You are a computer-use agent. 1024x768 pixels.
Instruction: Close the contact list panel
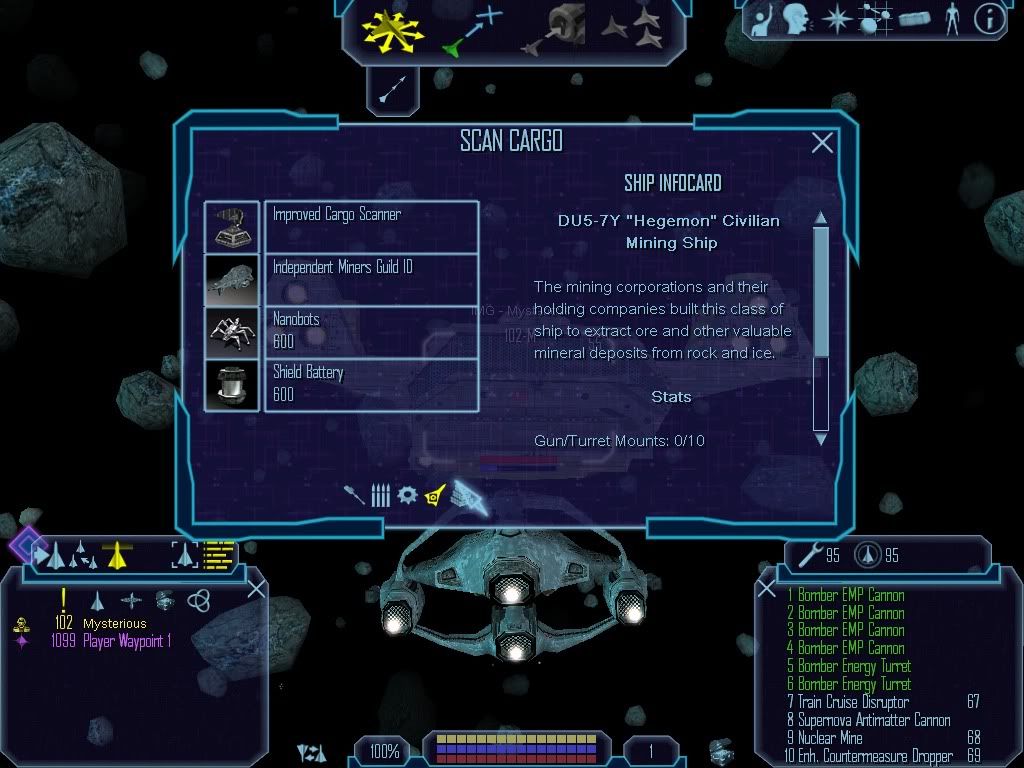click(x=256, y=589)
